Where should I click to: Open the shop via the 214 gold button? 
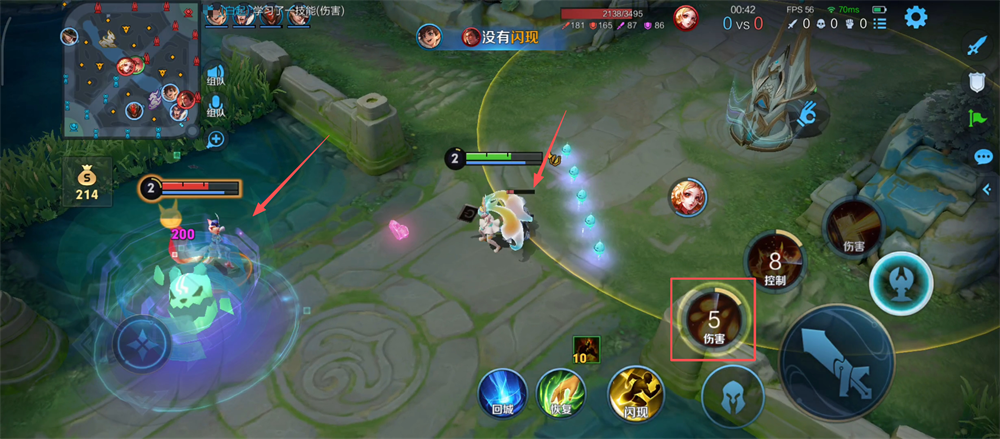click(x=86, y=182)
